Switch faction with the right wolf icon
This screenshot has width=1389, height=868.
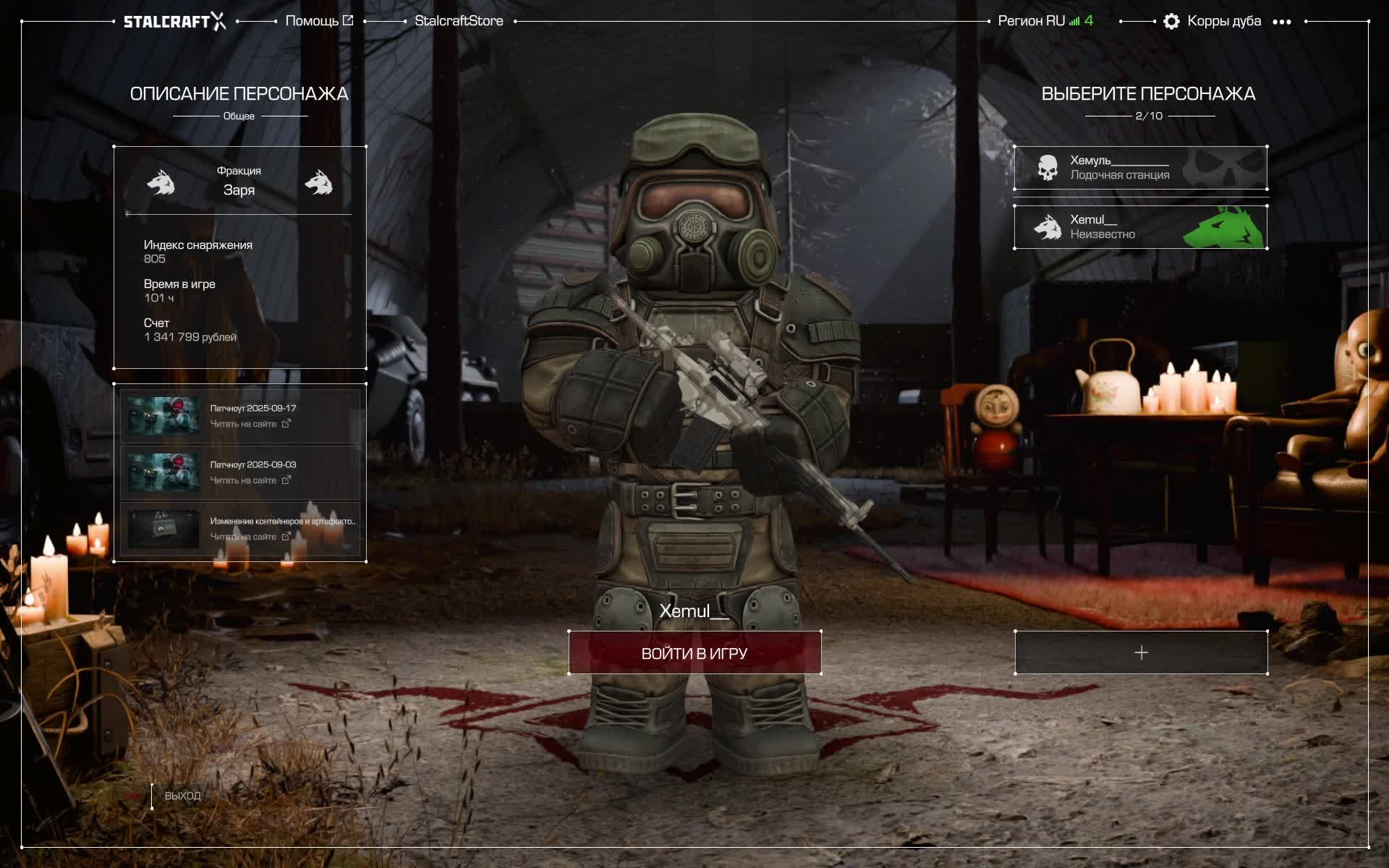[x=318, y=183]
